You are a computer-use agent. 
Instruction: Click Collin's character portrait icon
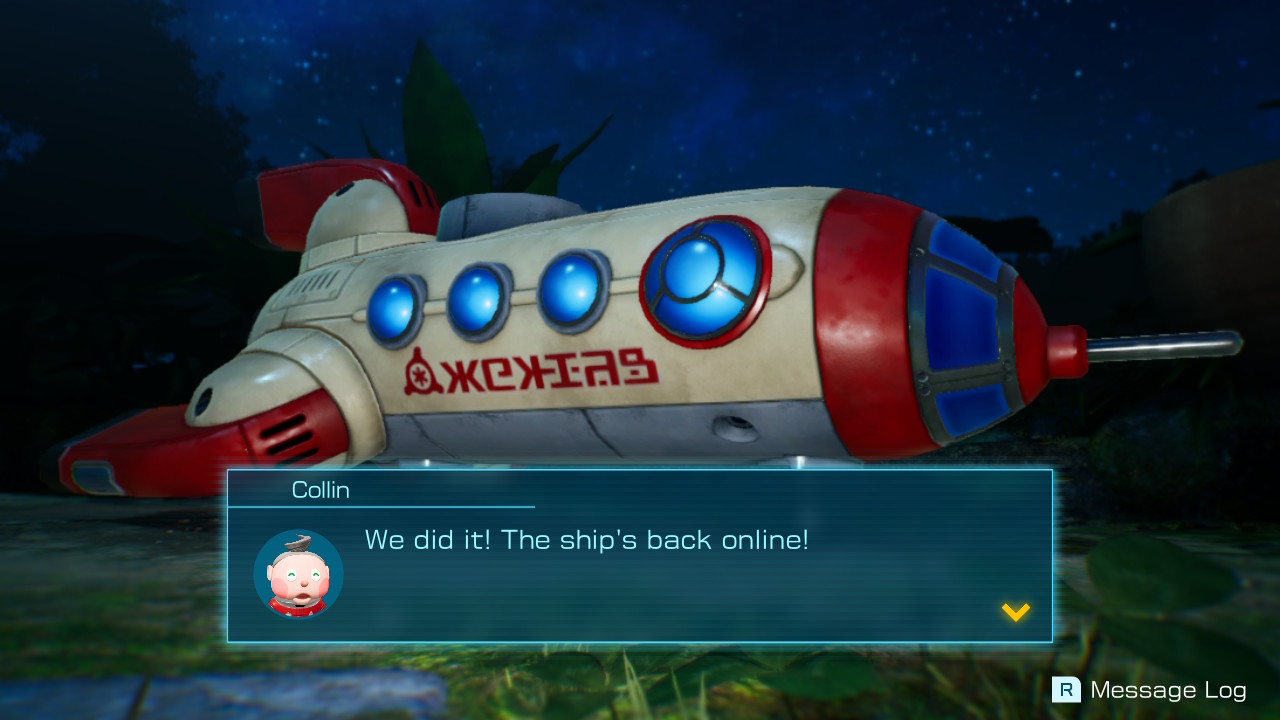(x=297, y=573)
